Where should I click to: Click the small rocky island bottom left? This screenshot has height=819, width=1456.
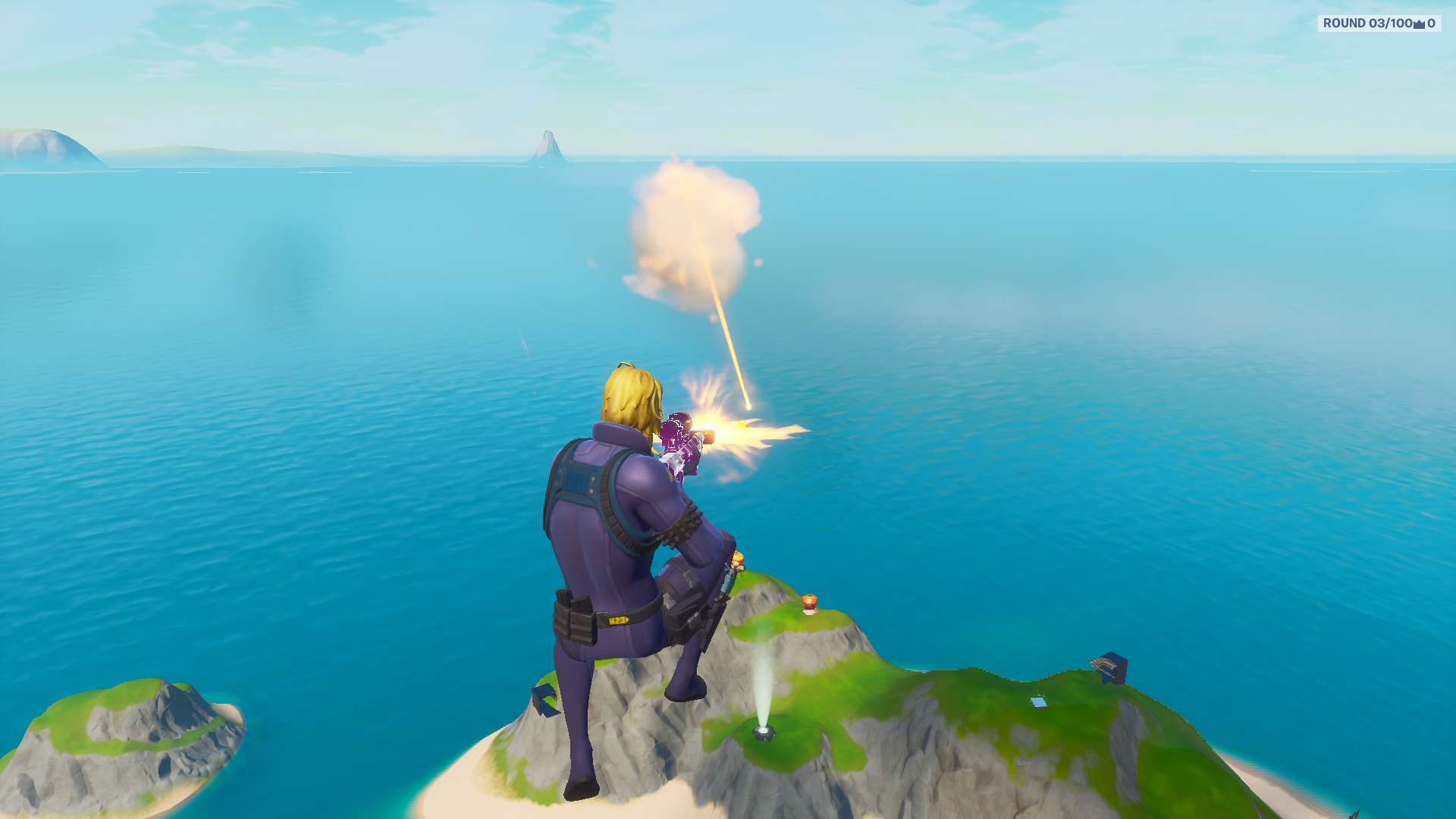[x=121, y=743]
